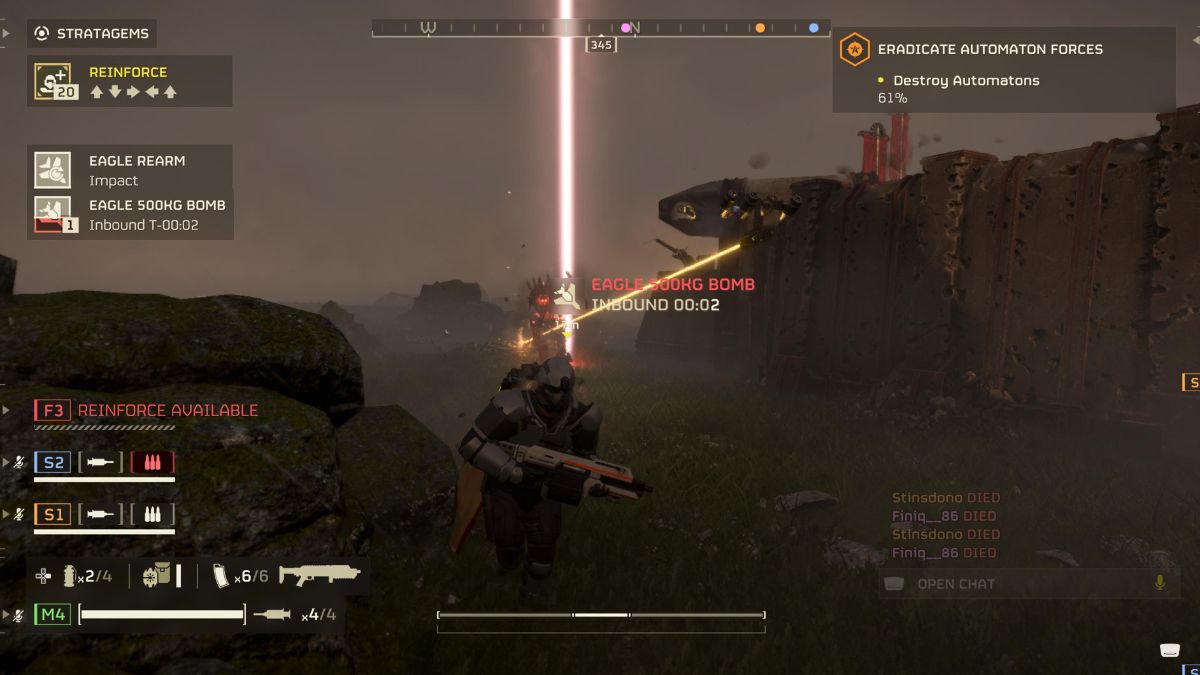Click the compass bar heading

pos(601,44)
